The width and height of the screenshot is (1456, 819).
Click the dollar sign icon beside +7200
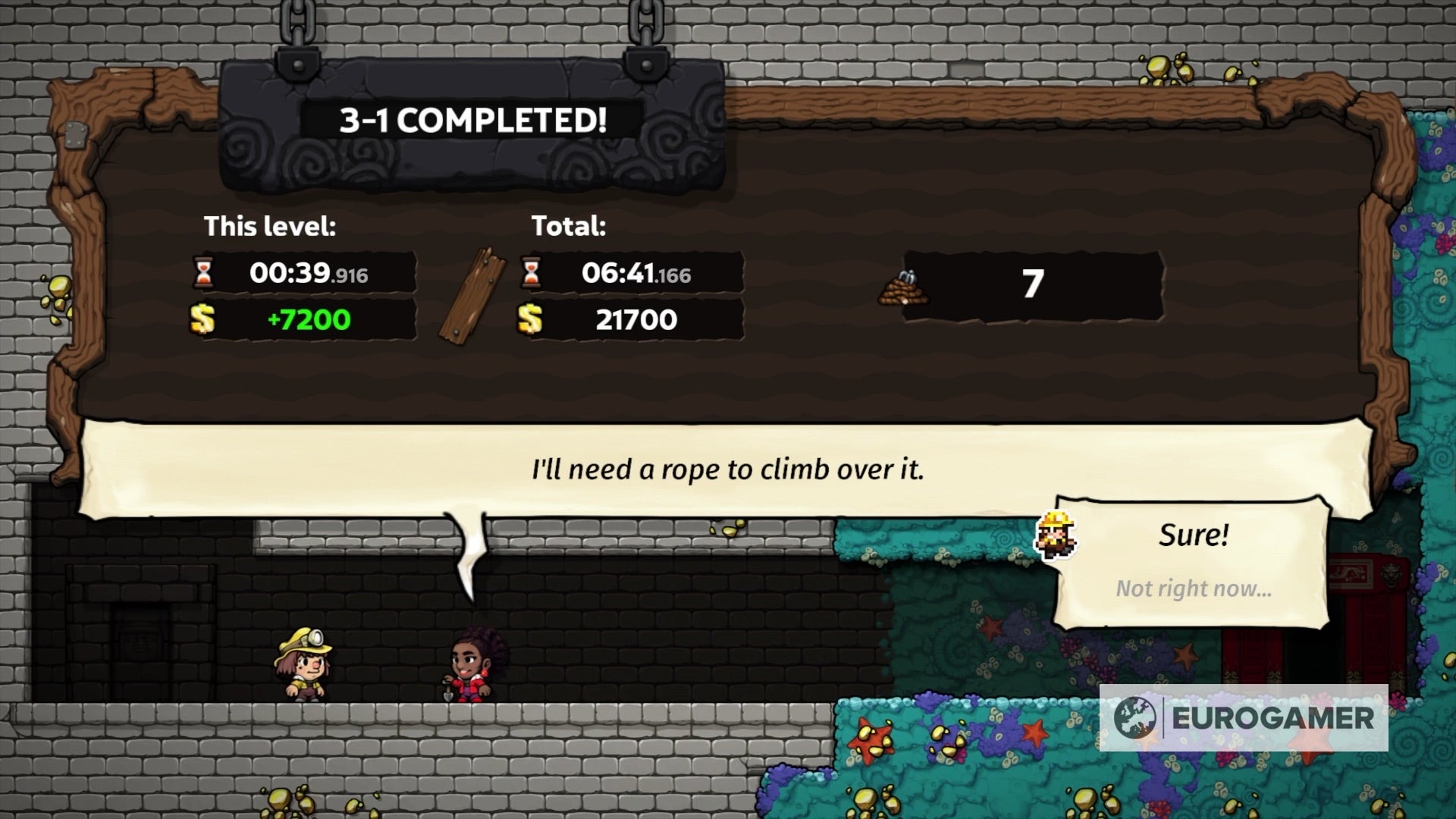coord(203,319)
